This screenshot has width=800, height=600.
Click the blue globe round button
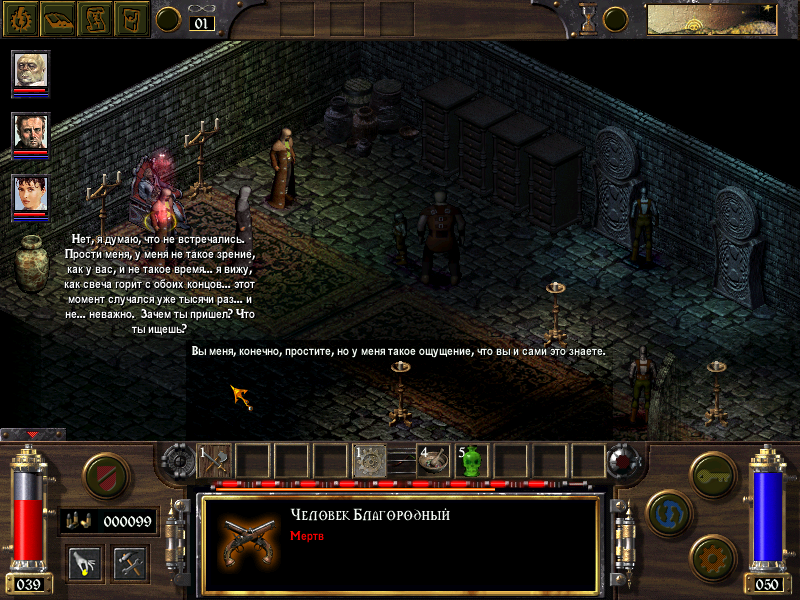[x=667, y=511]
